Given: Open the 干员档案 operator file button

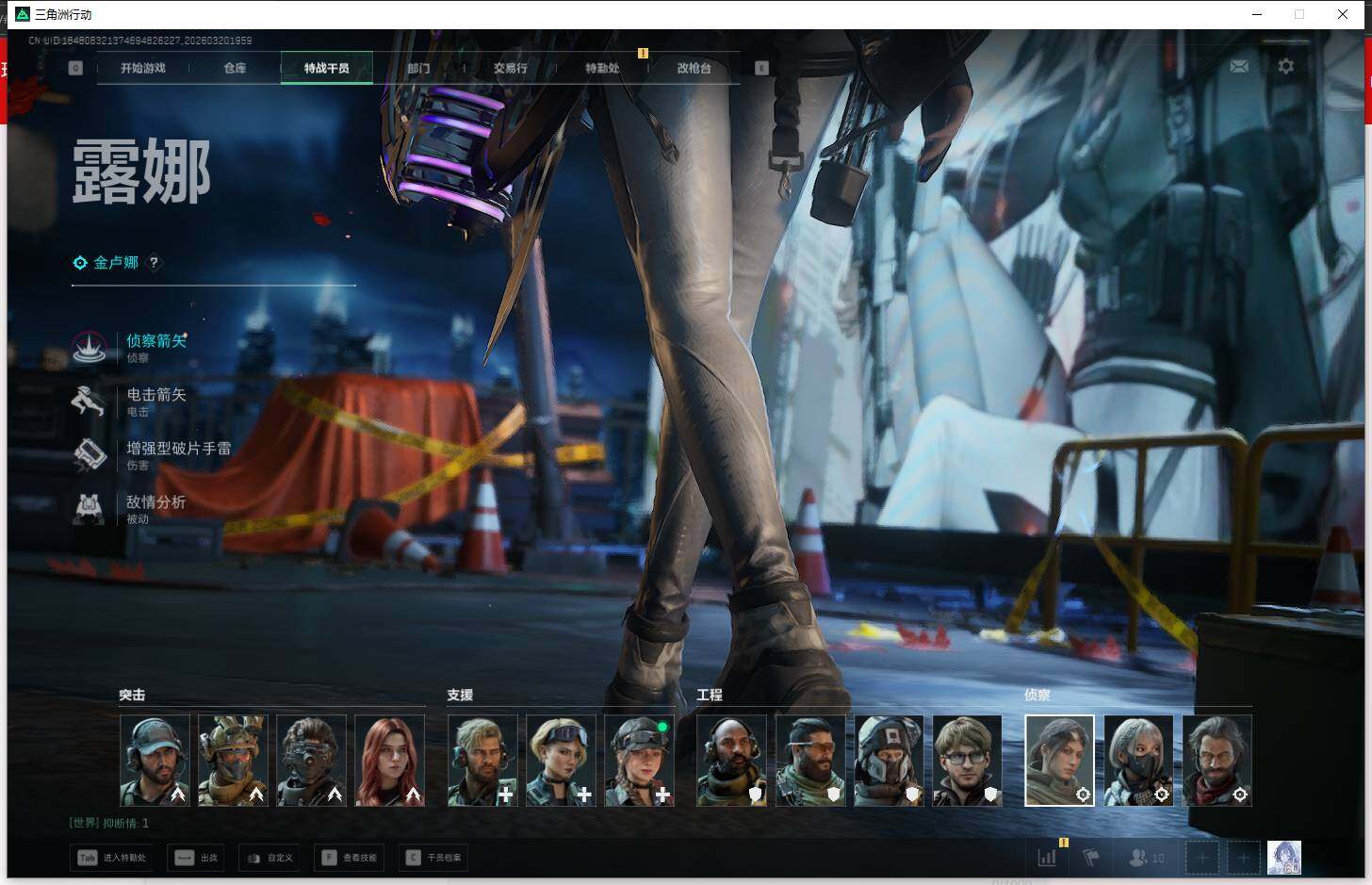Looking at the screenshot, I should coord(433,858).
